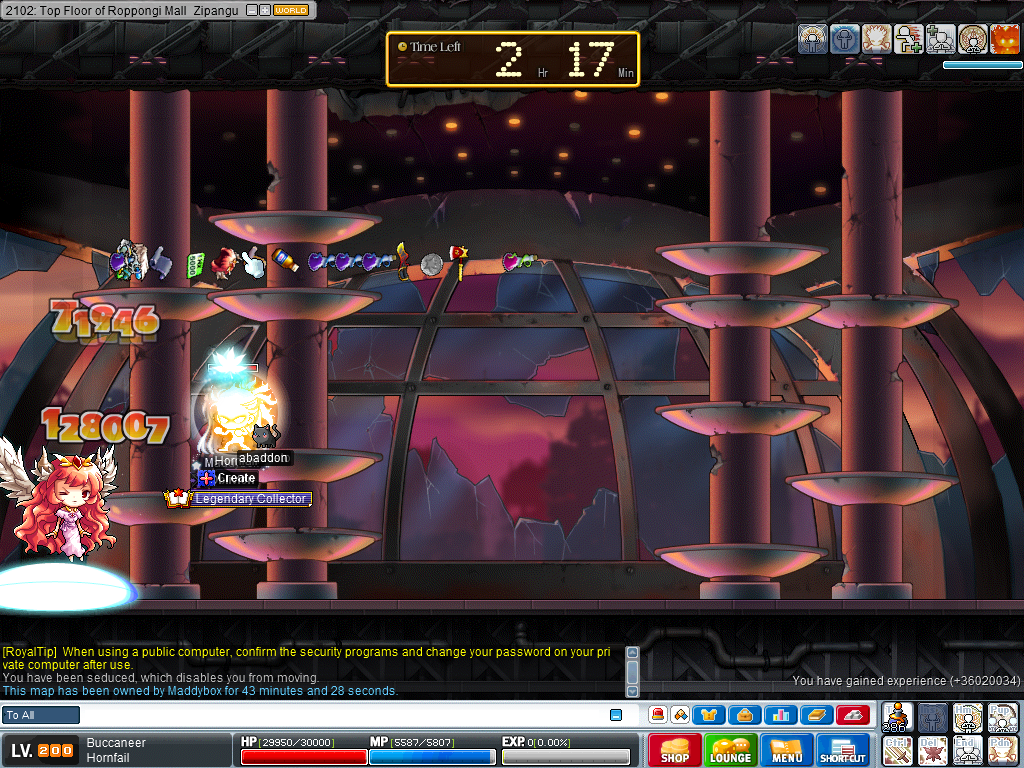
Task: Use the potion quickslot showing 286
Action: point(899,717)
